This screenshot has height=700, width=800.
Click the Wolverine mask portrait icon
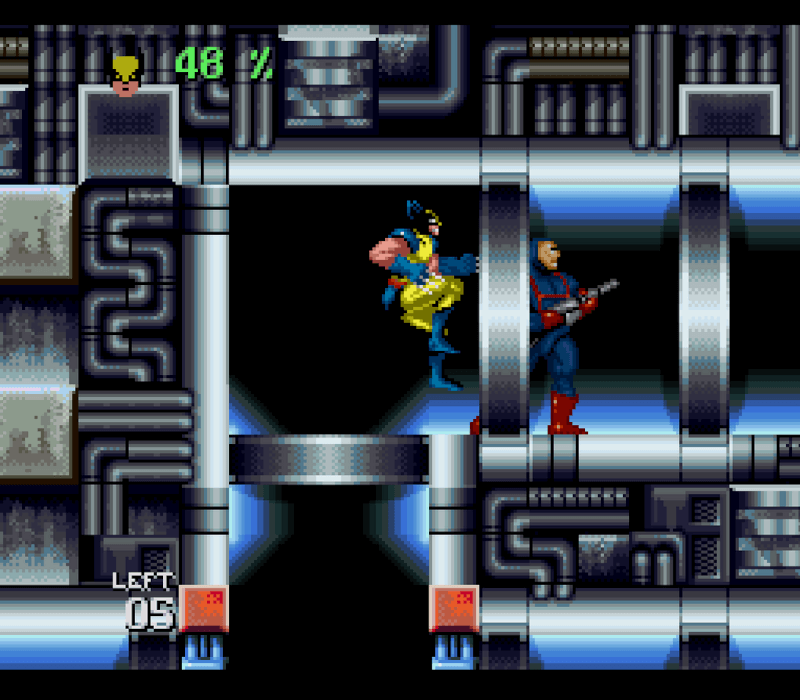pyautogui.click(x=125, y=74)
